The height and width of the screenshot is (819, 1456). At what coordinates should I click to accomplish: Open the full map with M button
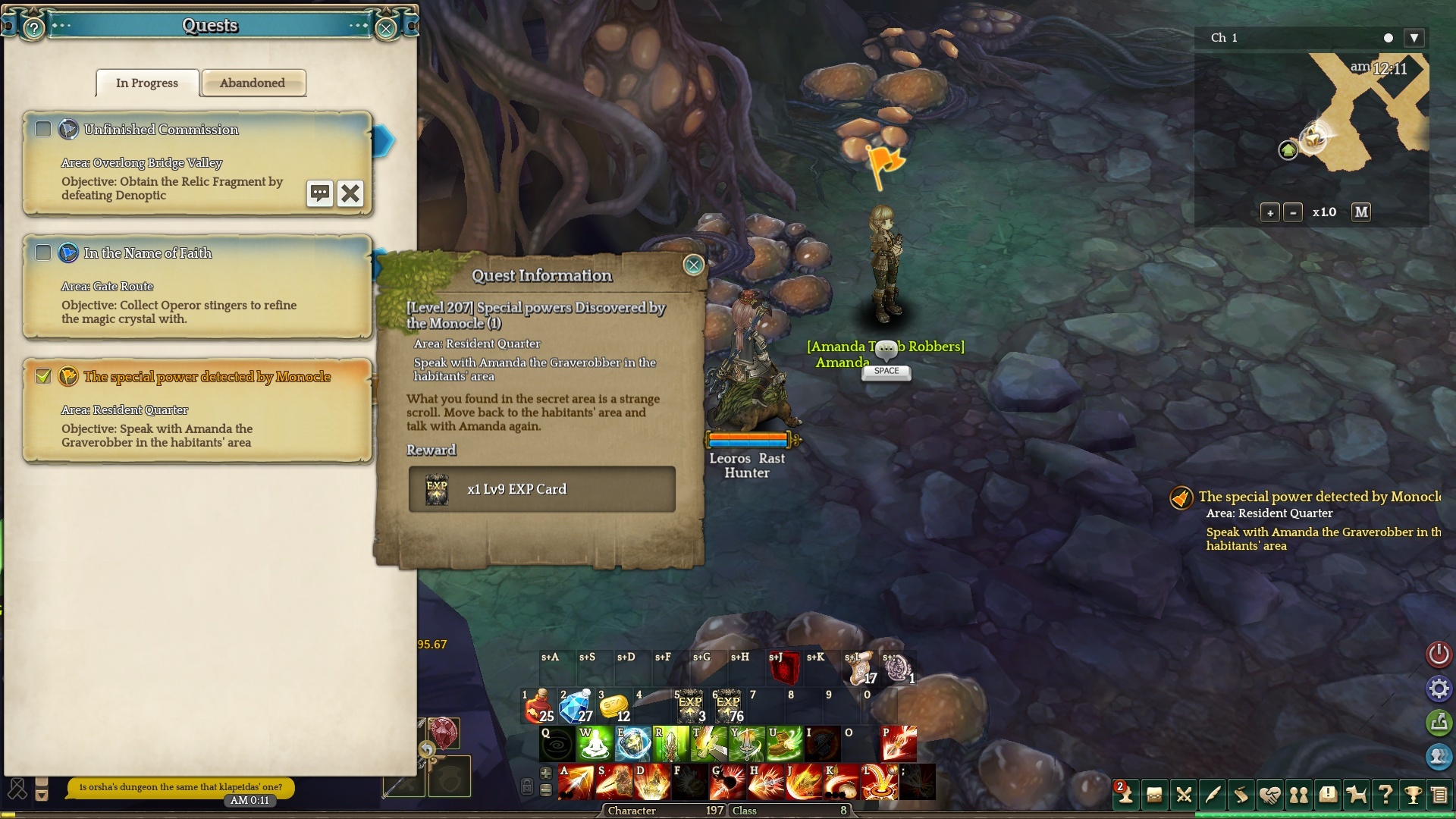tap(1361, 212)
